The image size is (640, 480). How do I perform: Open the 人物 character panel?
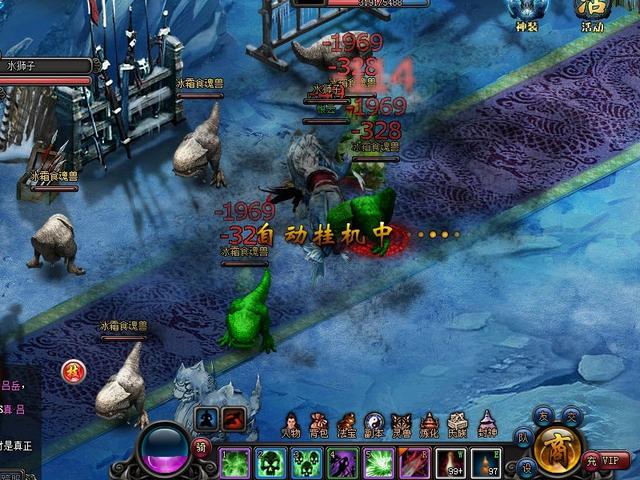[291, 427]
